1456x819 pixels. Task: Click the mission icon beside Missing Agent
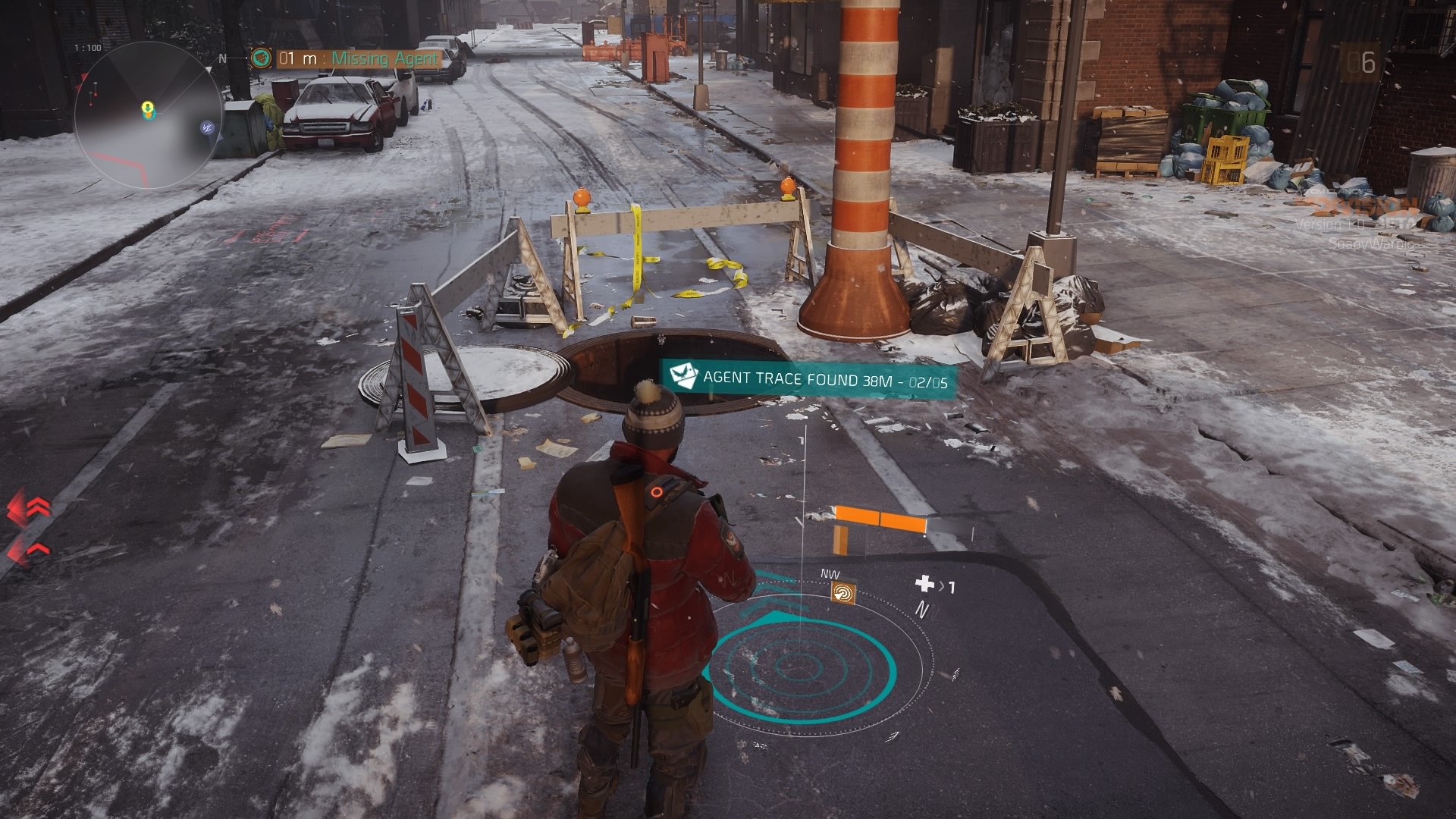(x=262, y=58)
